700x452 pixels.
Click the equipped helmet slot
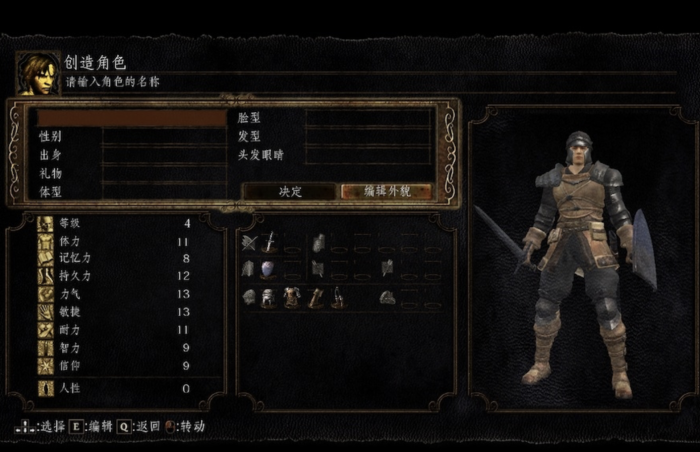coord(268,298)
